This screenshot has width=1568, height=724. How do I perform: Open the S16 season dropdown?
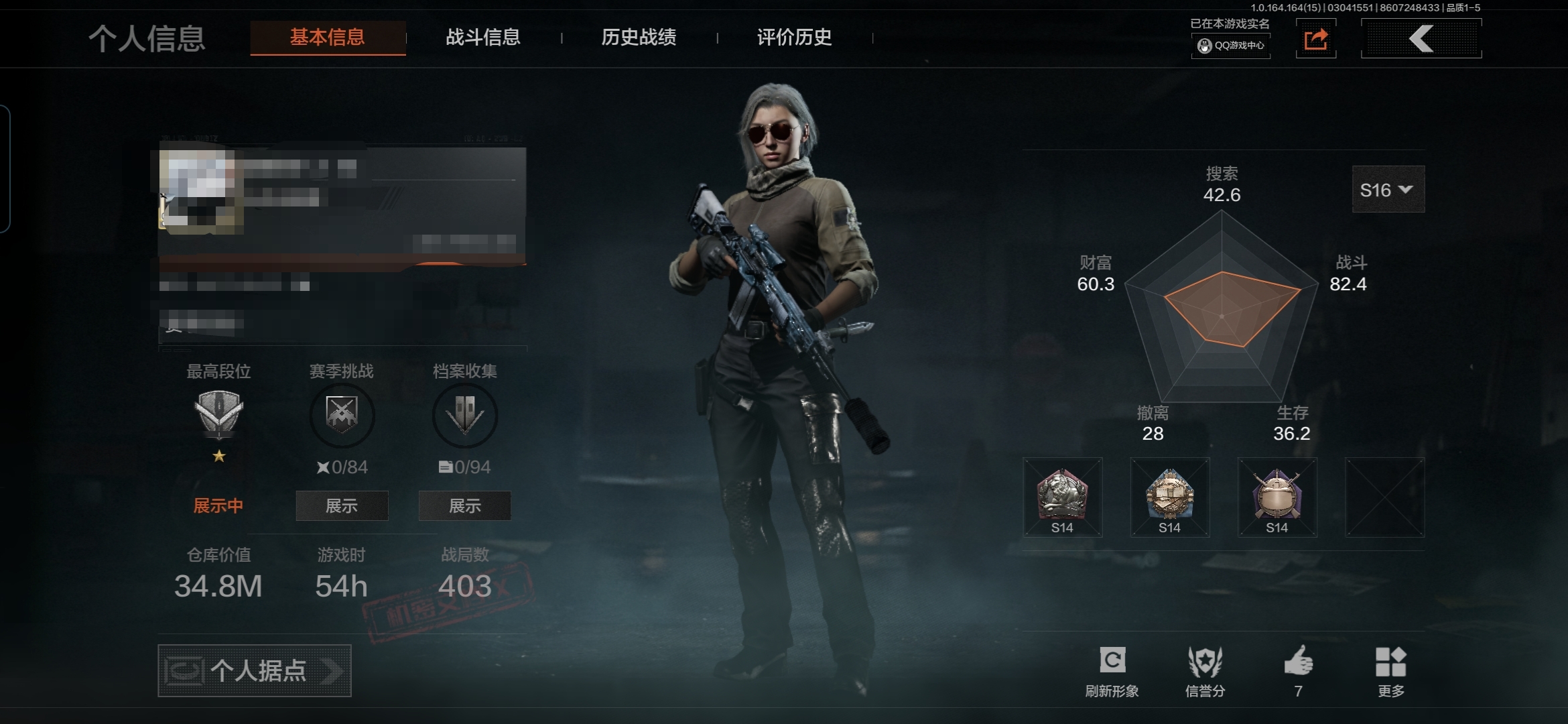pos(1388,190)
